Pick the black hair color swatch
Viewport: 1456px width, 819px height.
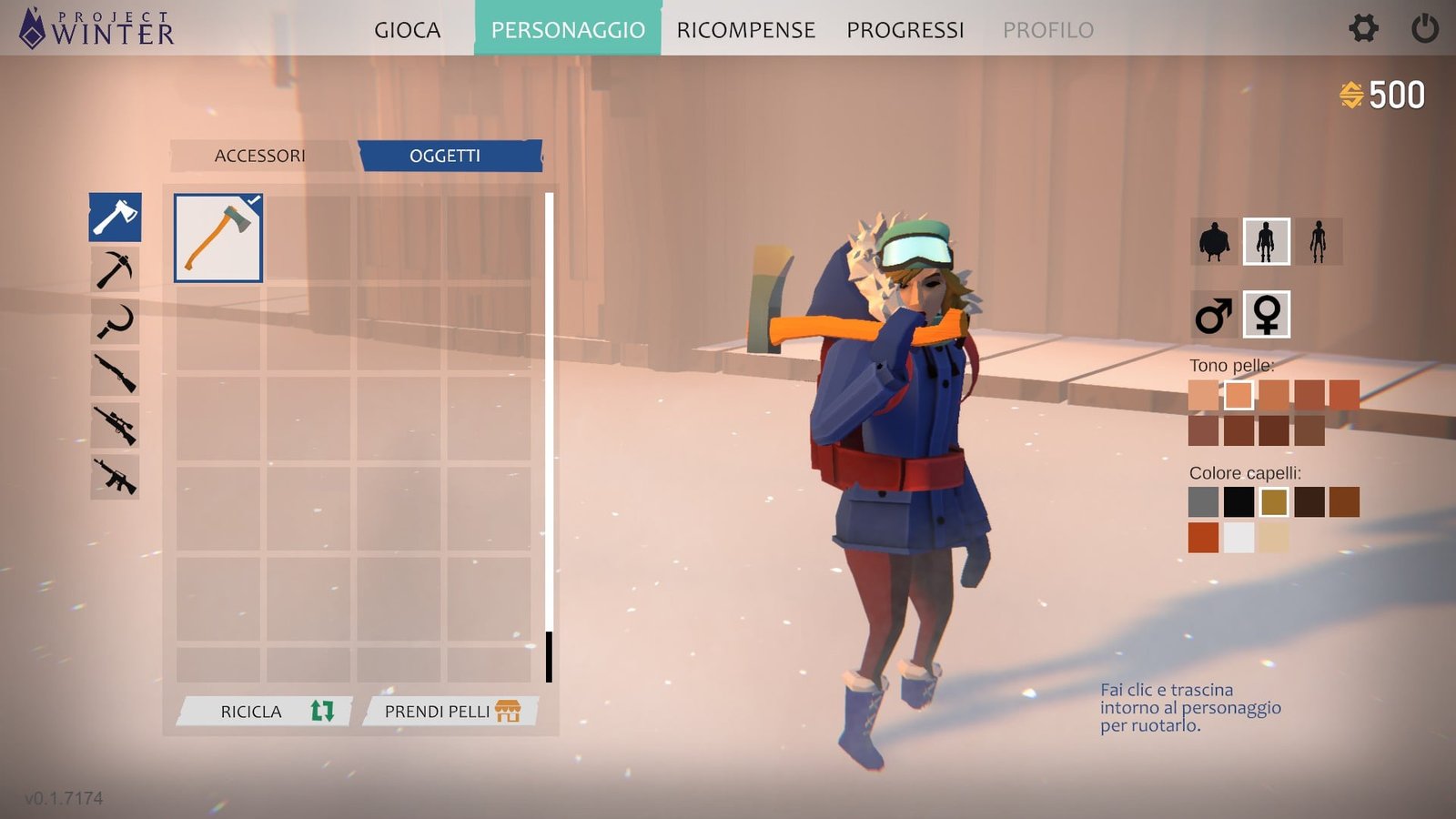(1239, 501)
